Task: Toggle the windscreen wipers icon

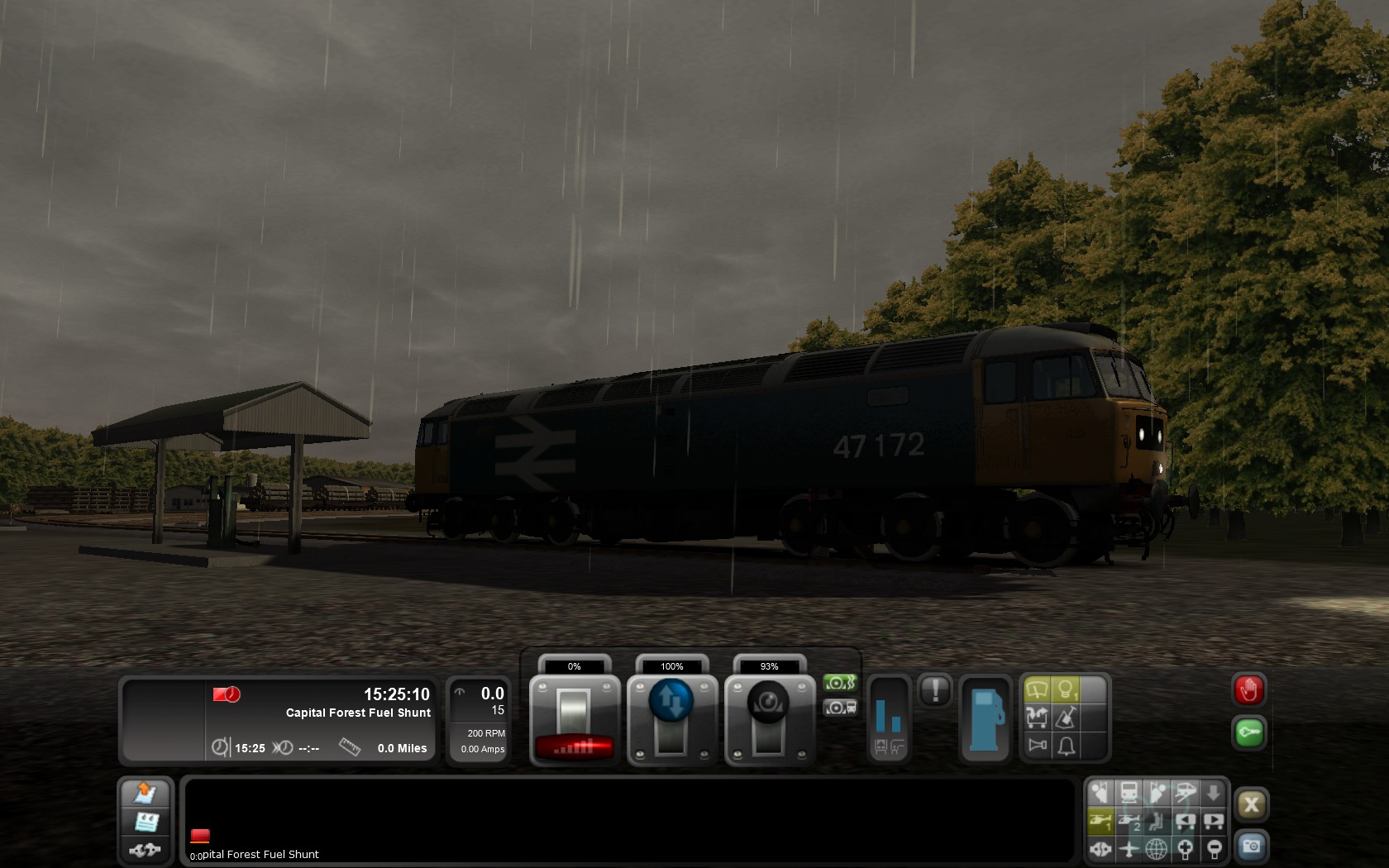Action: pyautogui.click(x=1037, y=689)
